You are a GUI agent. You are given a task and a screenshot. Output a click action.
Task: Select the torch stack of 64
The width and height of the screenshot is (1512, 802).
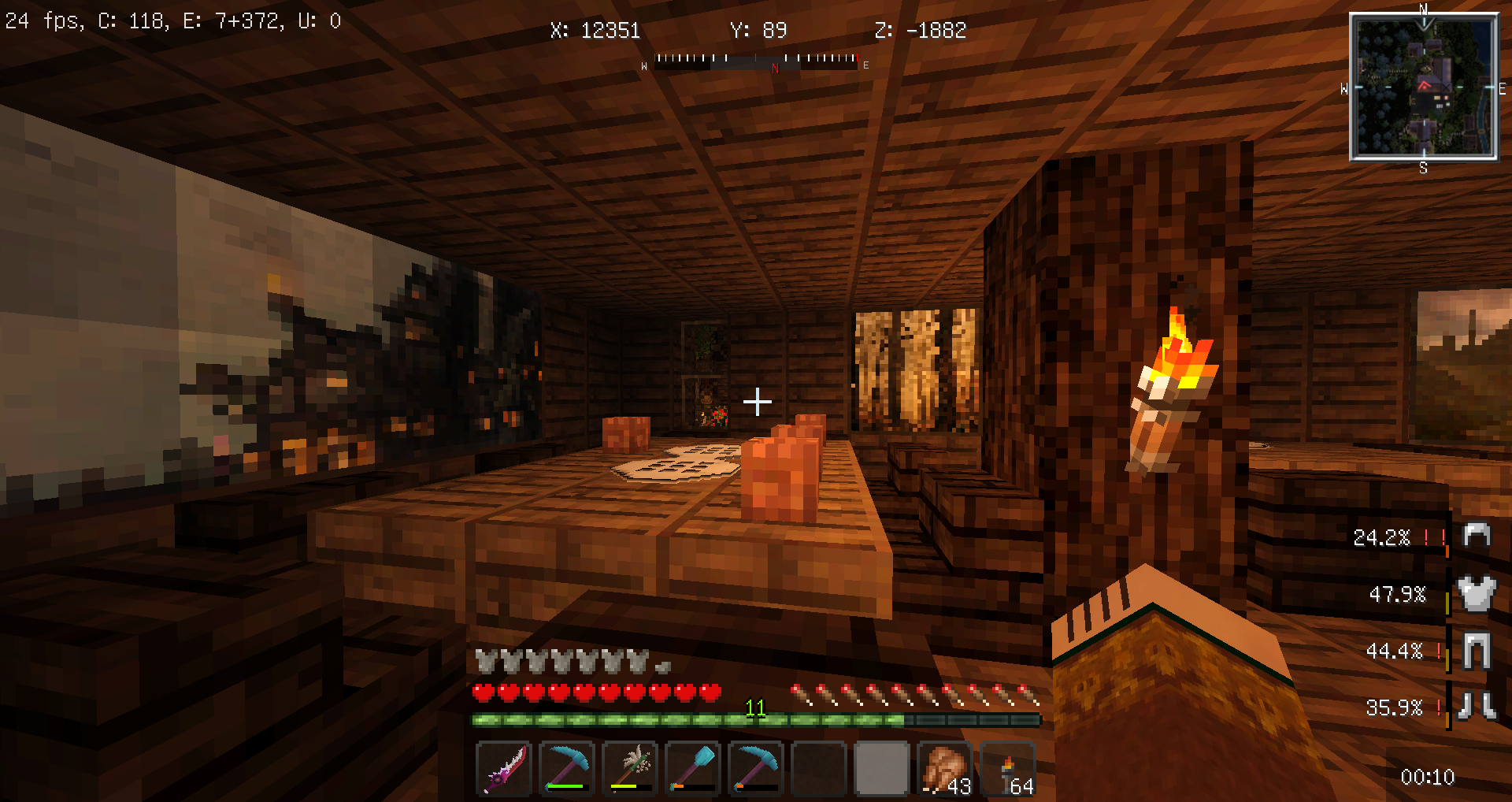[1008, 768]
